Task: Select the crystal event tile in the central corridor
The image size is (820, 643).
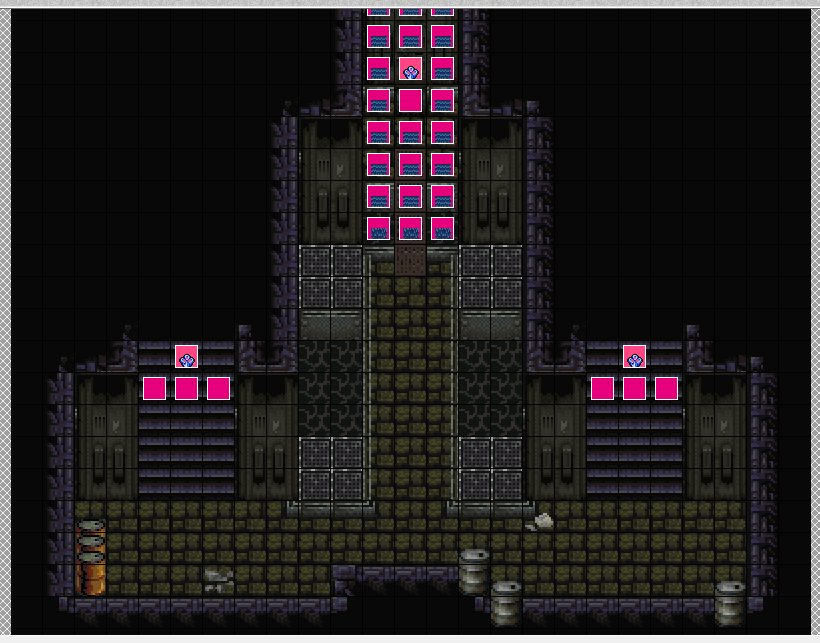Action: pyautogui.click(x=410, y=69)
